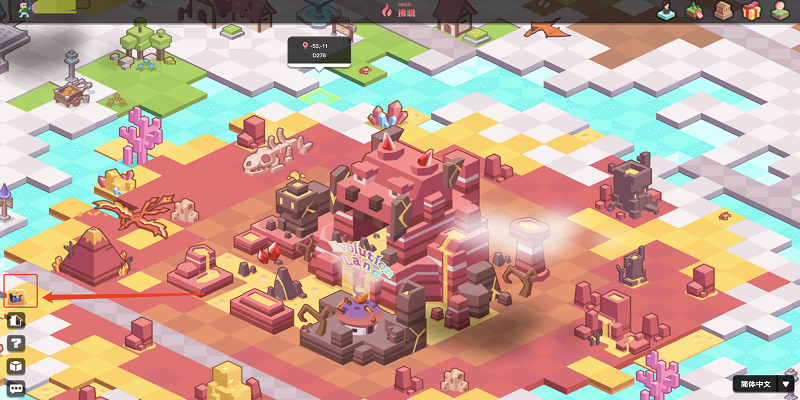Click the home house icon

click(16, 320)
